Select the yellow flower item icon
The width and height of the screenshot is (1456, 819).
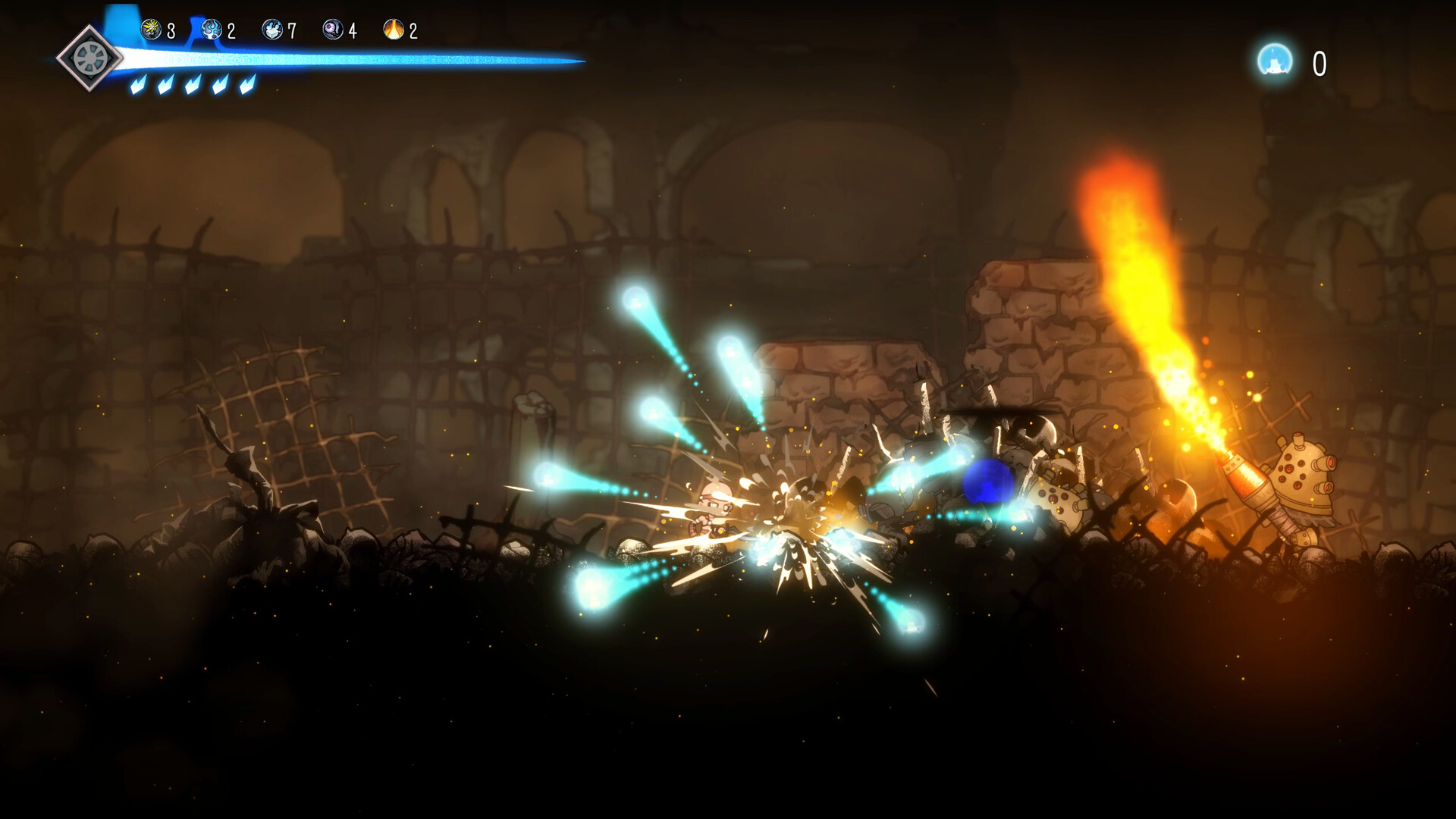click(x=152, y=30)
